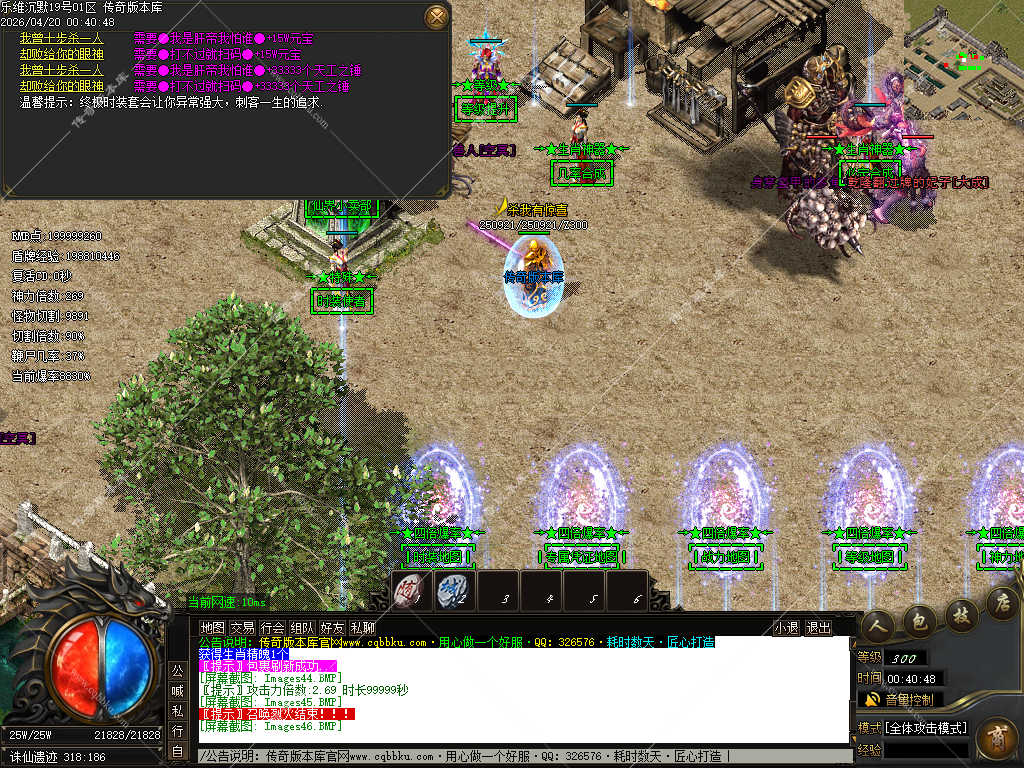This screenshot has width=1024, height=768.
Task: Open the 音量控制 volume control
Action: coord(899,700)
